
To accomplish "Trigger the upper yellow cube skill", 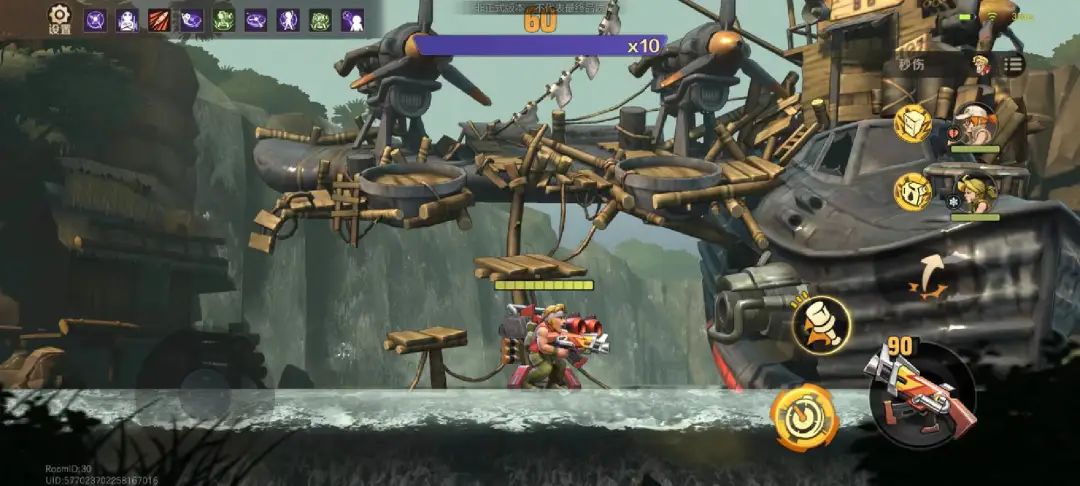I will click(x=912, y=123).
